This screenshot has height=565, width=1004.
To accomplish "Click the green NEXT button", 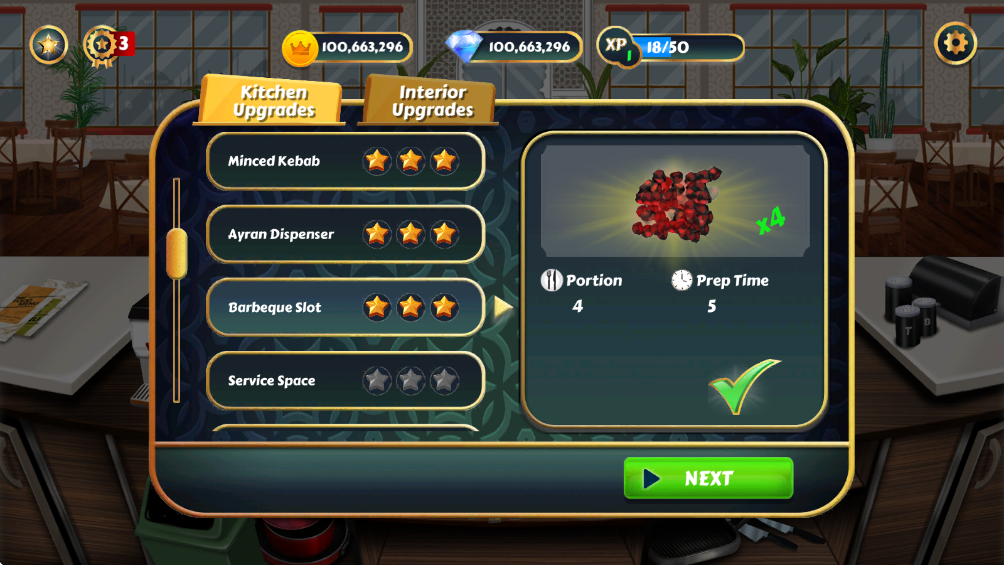I will click(x=708, y=479).
